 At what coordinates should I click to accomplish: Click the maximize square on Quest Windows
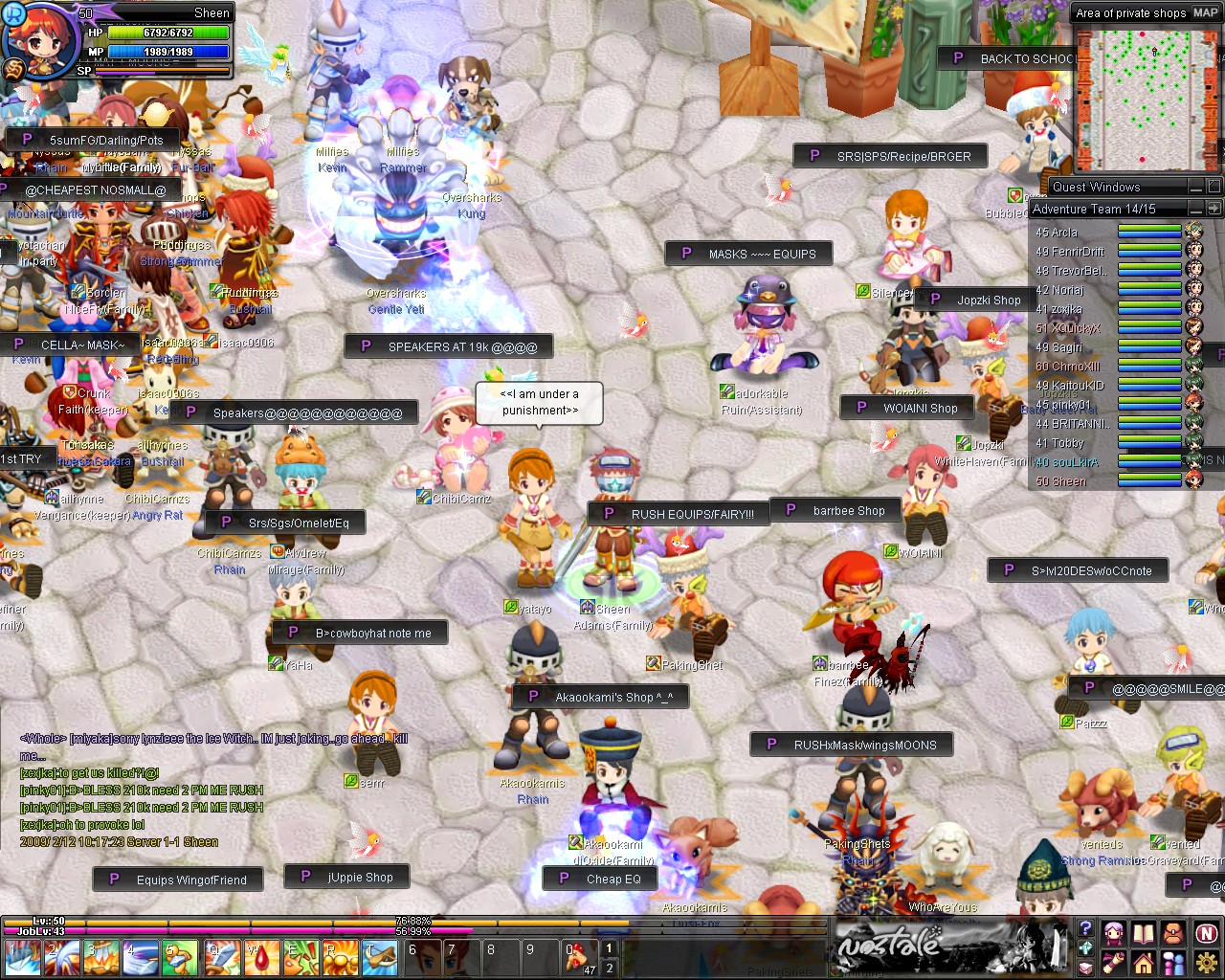(1213, 187)
